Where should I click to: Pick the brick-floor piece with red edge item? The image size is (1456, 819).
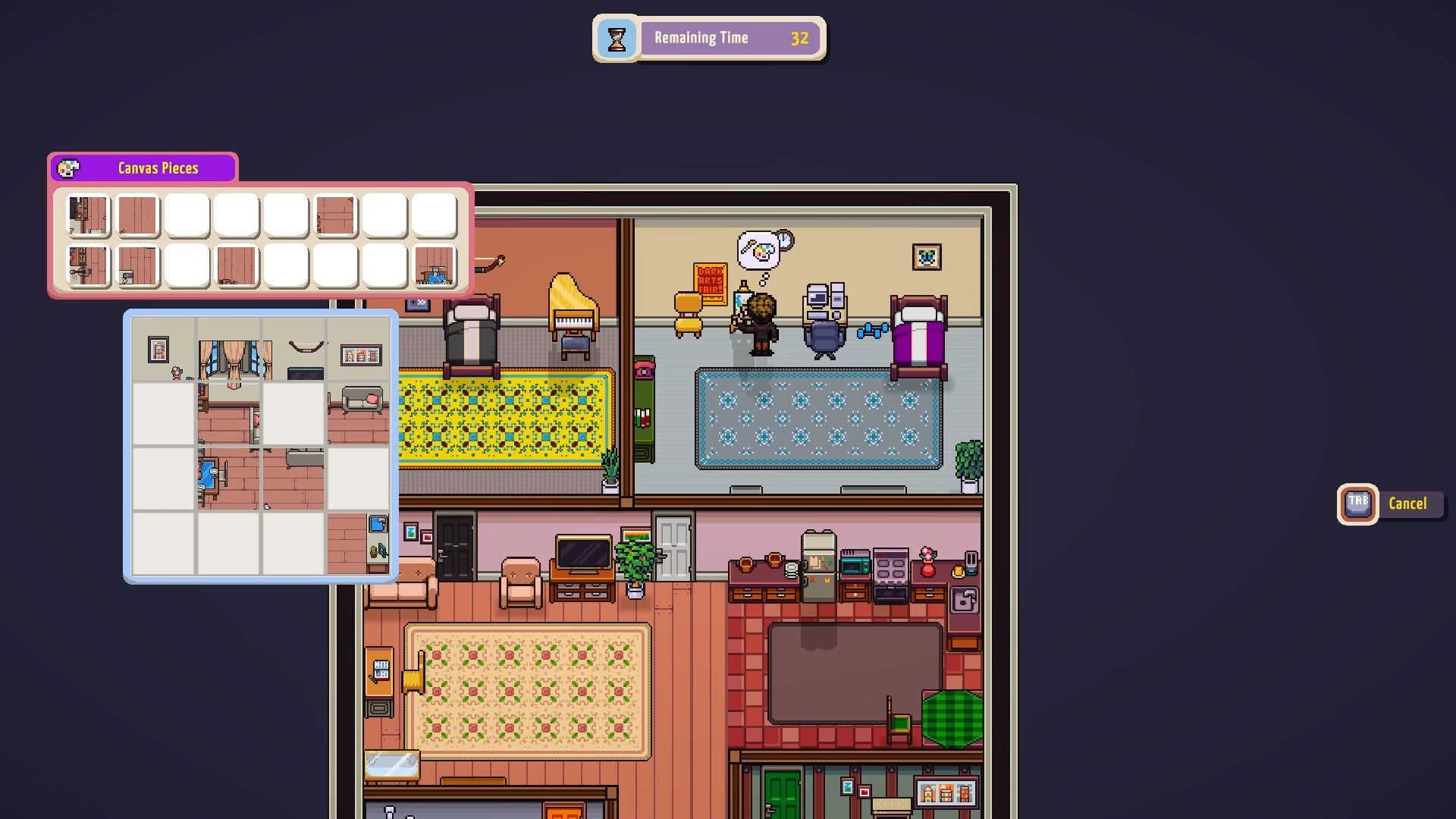pyautogui.click(x=335, y=216)
